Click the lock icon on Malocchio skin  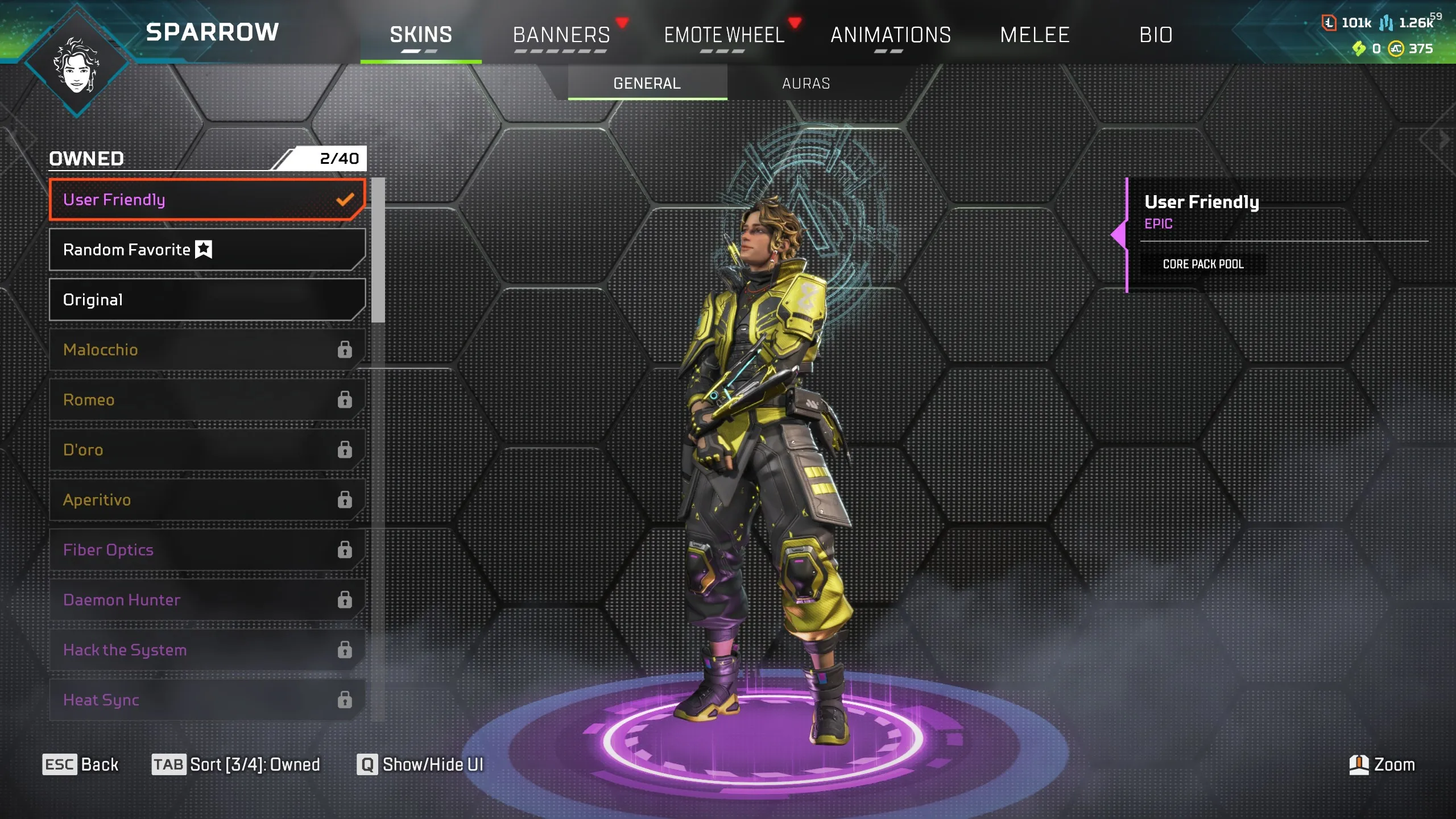(x=345, y=350)
